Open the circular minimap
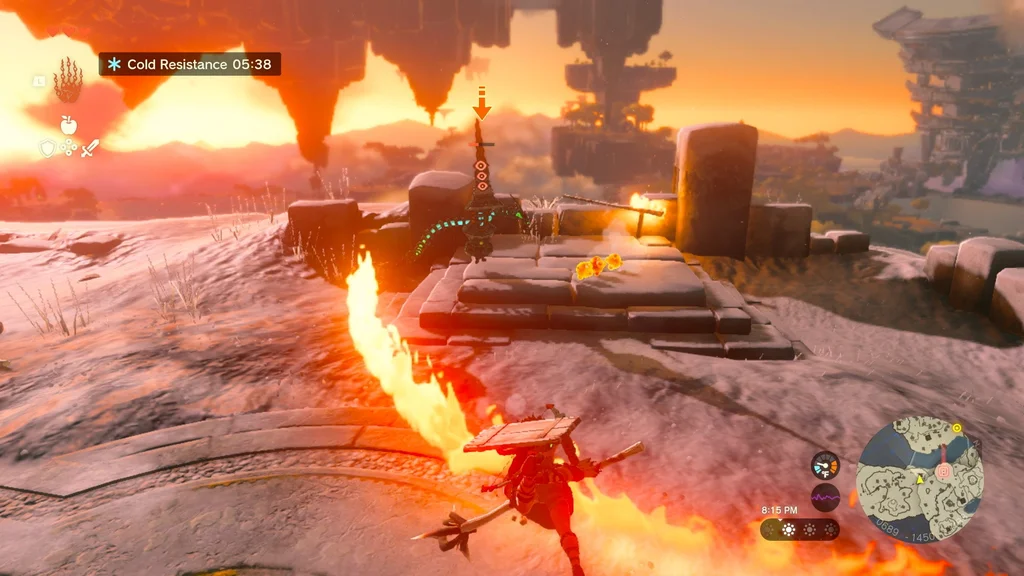 tap(920, 478)
